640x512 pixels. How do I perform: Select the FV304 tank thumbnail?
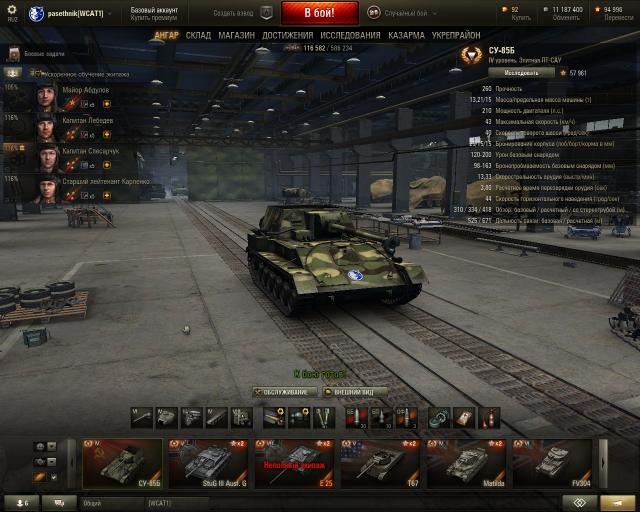pyautogui.click(x=551, y=462)
